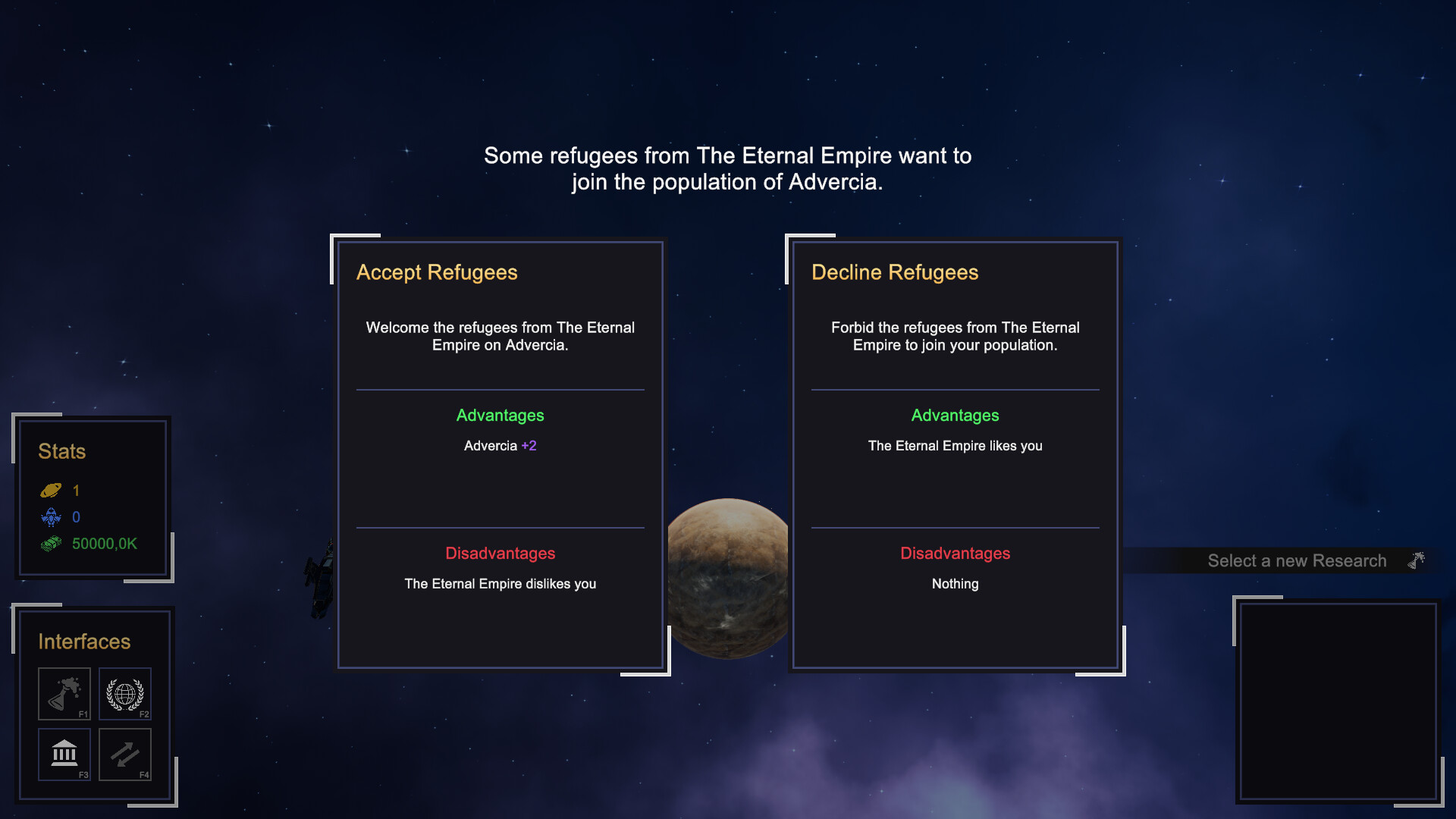Click the Advantages heading under Accept Refugees

[500, 416]
